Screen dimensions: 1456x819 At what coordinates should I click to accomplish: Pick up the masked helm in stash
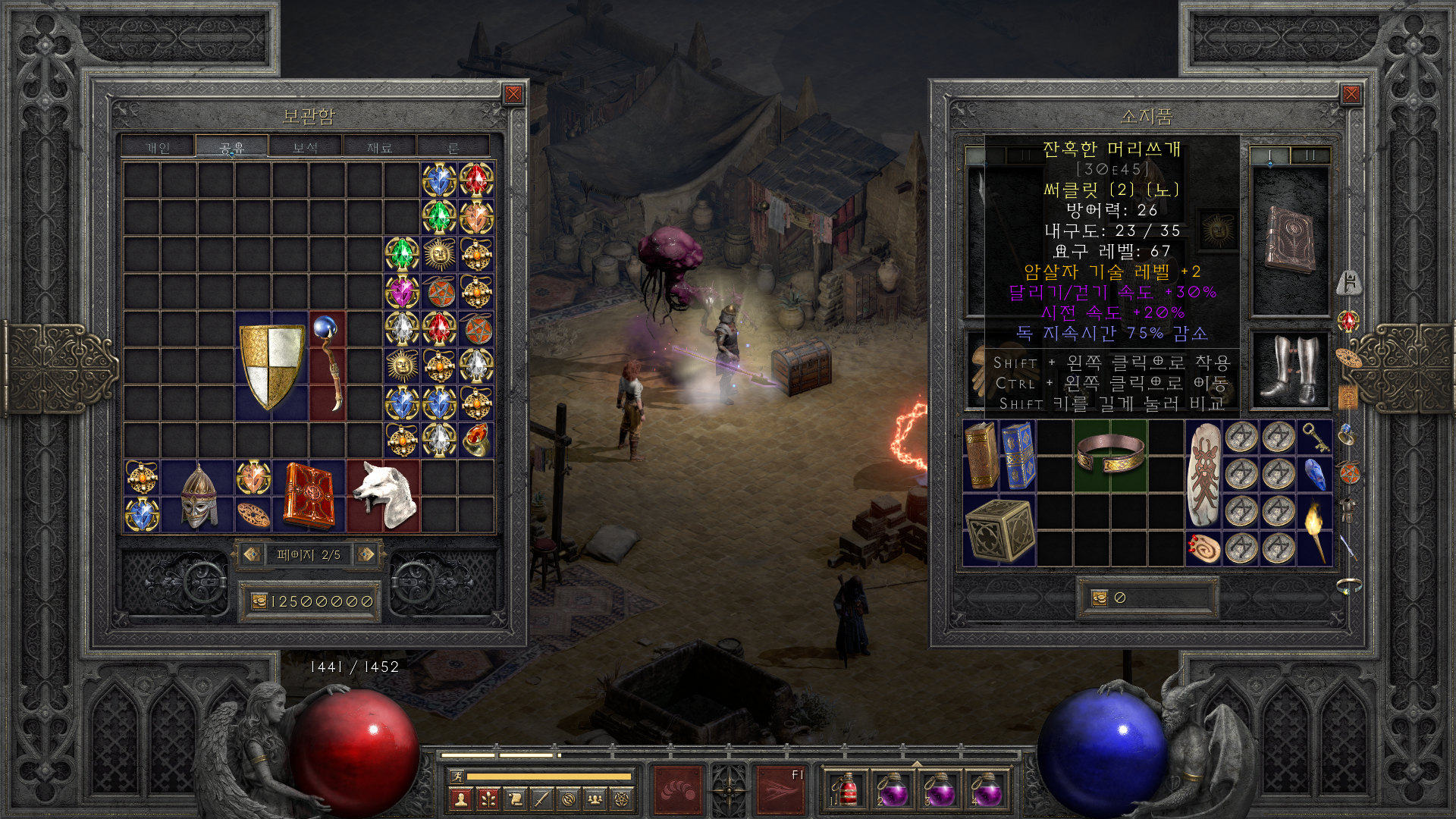[x=198, y=496]
